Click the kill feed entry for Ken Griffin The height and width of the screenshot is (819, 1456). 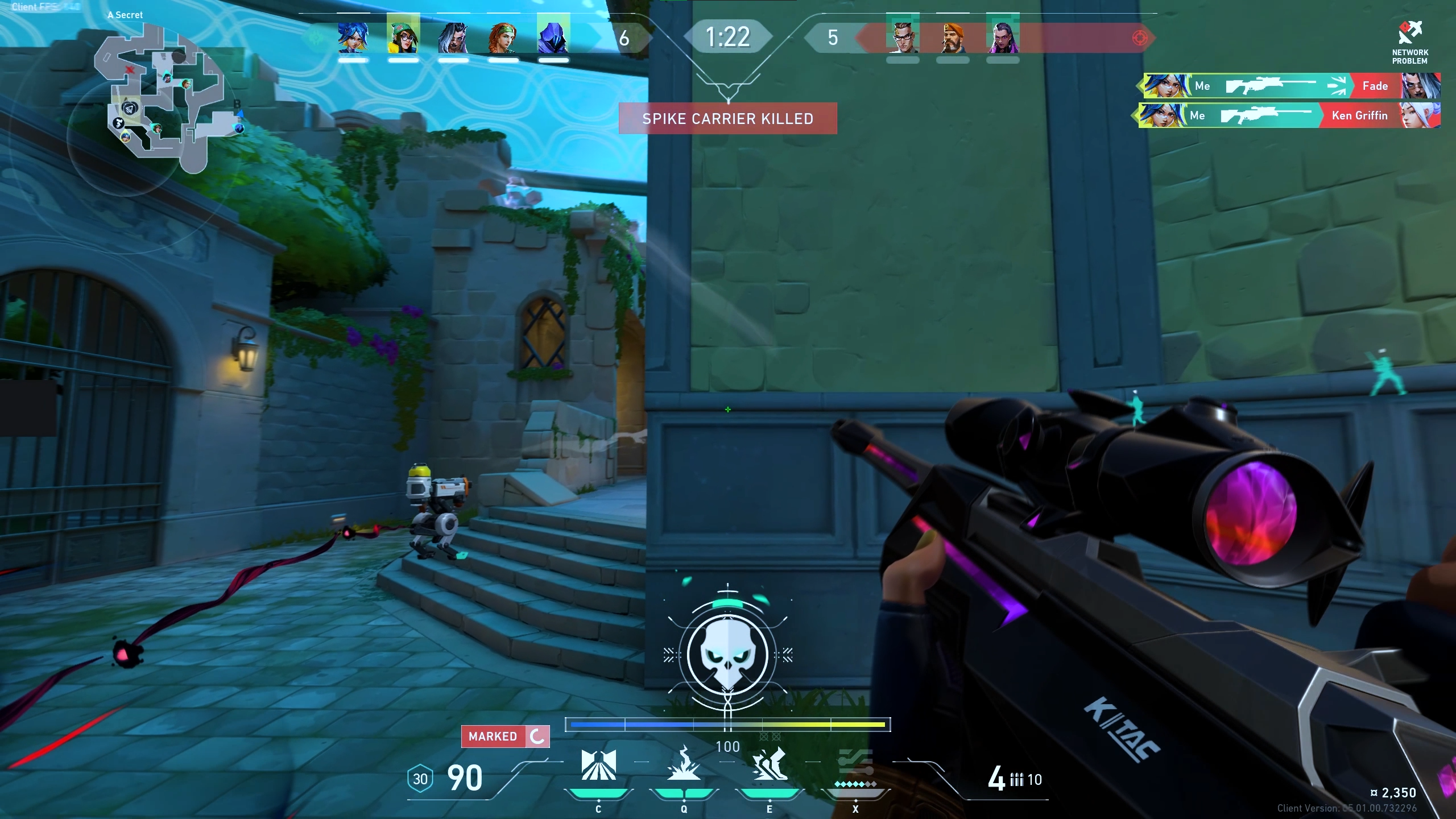1289,116
